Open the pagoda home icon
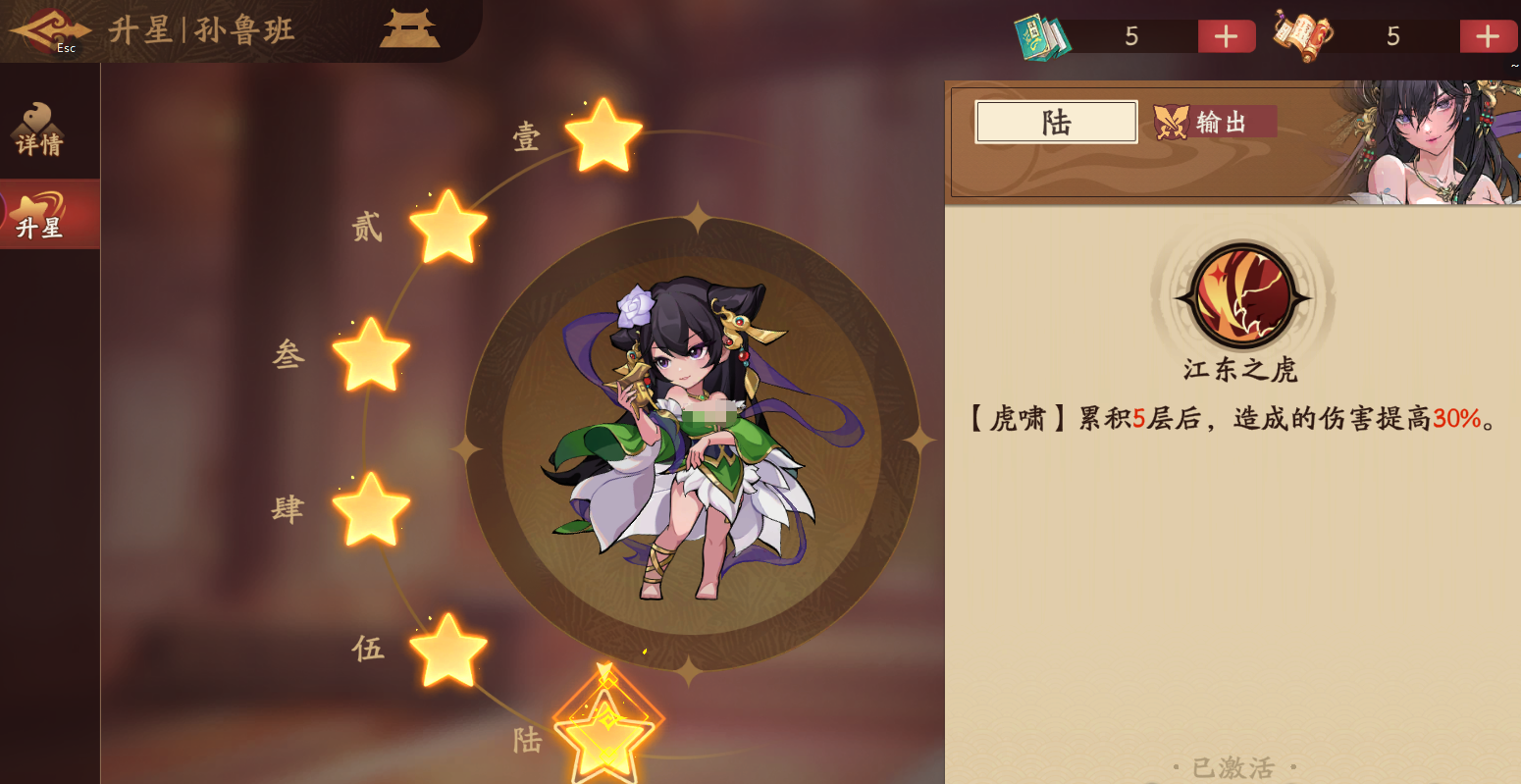The height and width of the screenshot is (784, 1521). pyautogui.click(x=410, y=29)
